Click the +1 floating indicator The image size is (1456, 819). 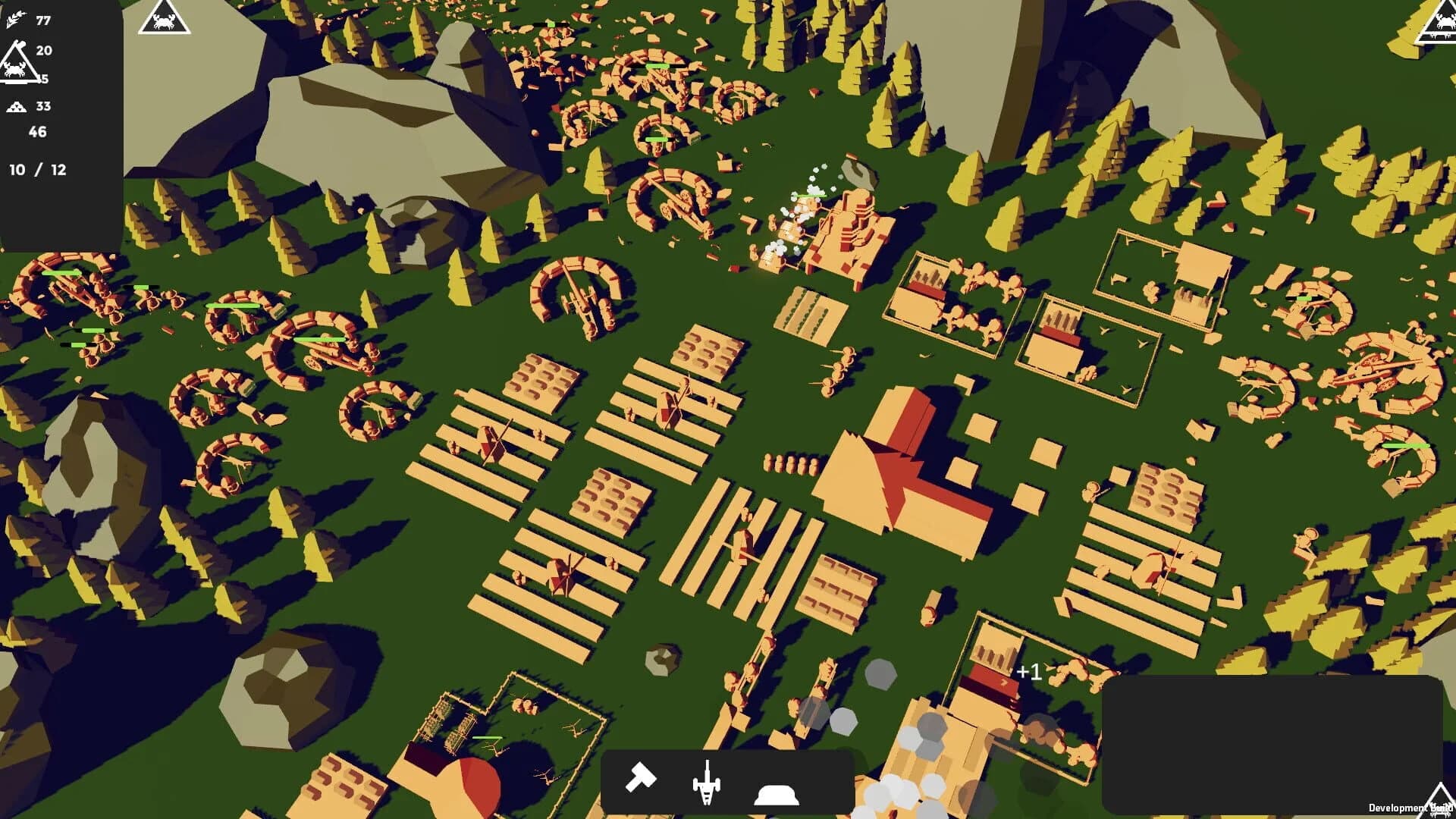click(x=1030, y=670)
